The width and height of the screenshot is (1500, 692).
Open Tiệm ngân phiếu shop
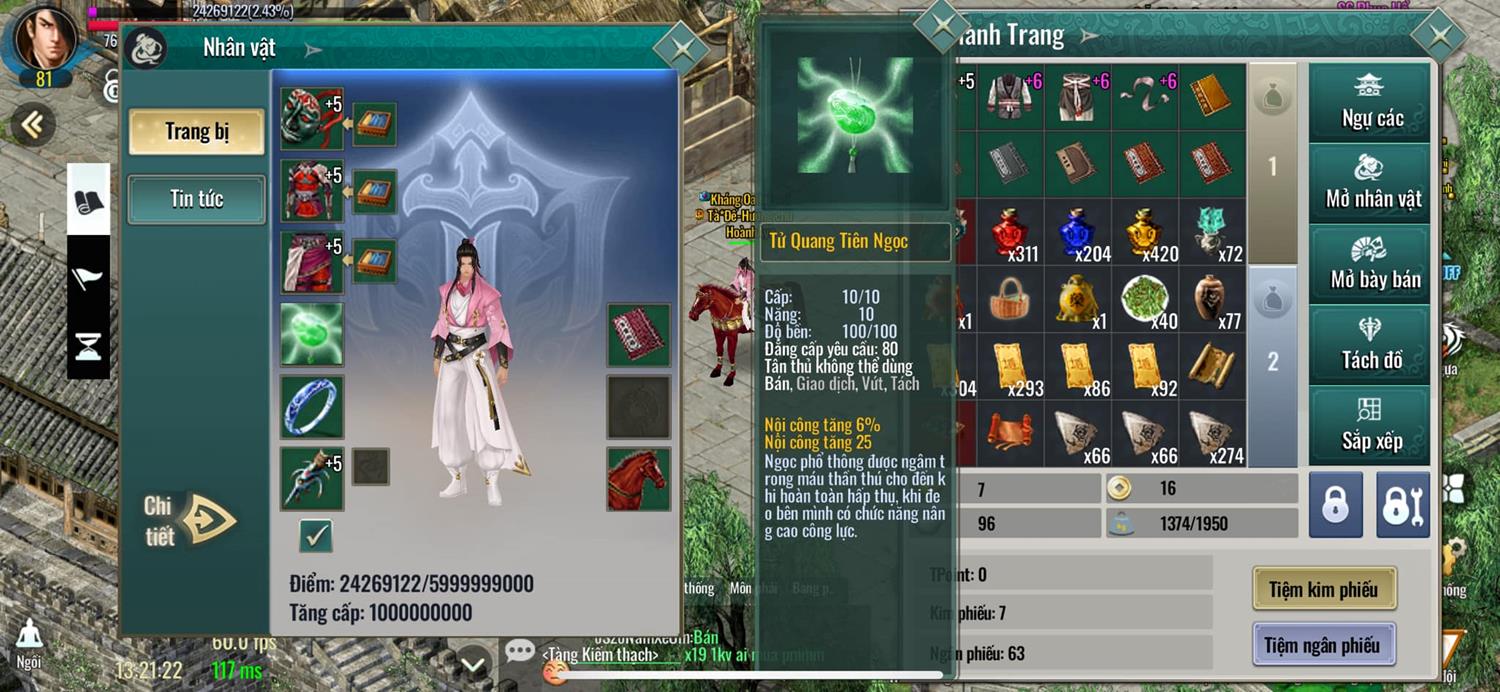click(1322, 645)
